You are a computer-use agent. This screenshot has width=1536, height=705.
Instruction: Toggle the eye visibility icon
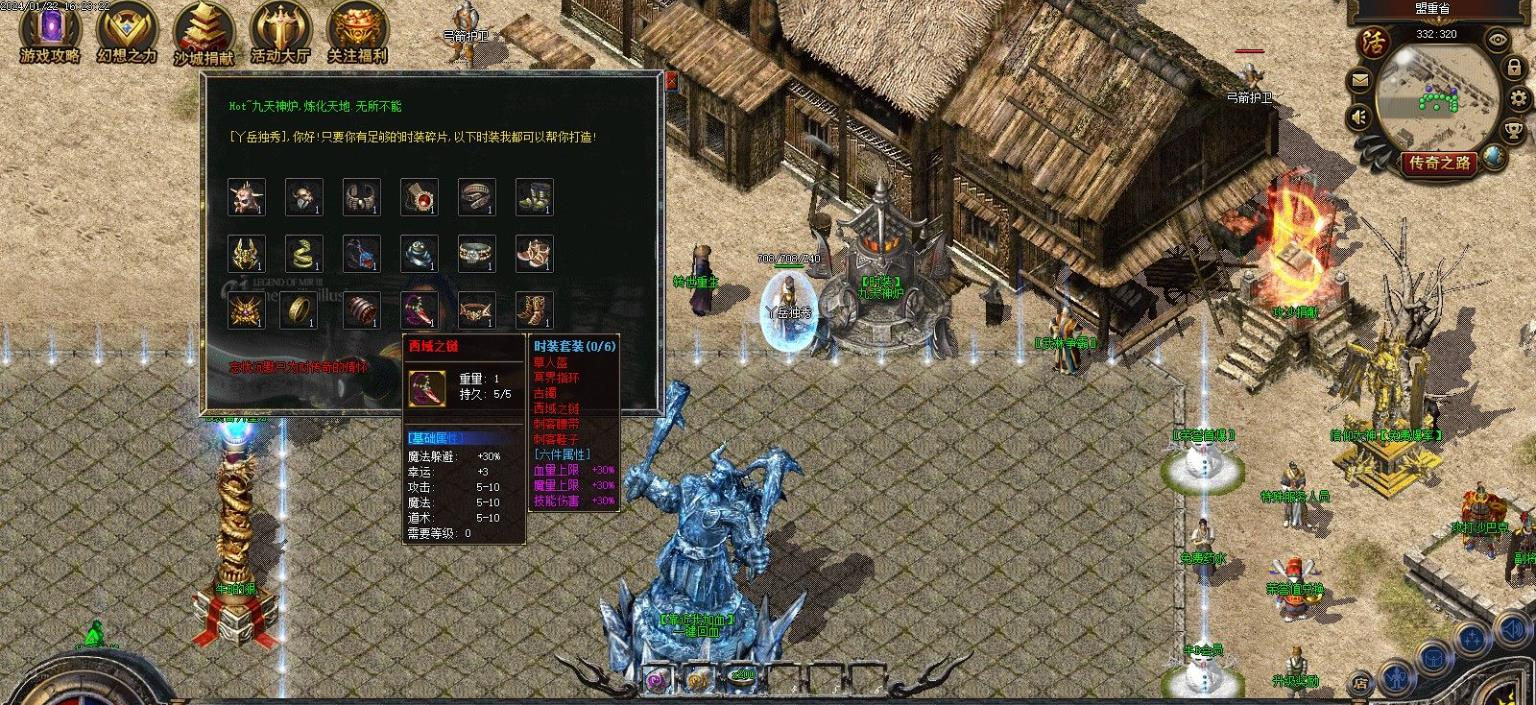[x=1497, y=39]
